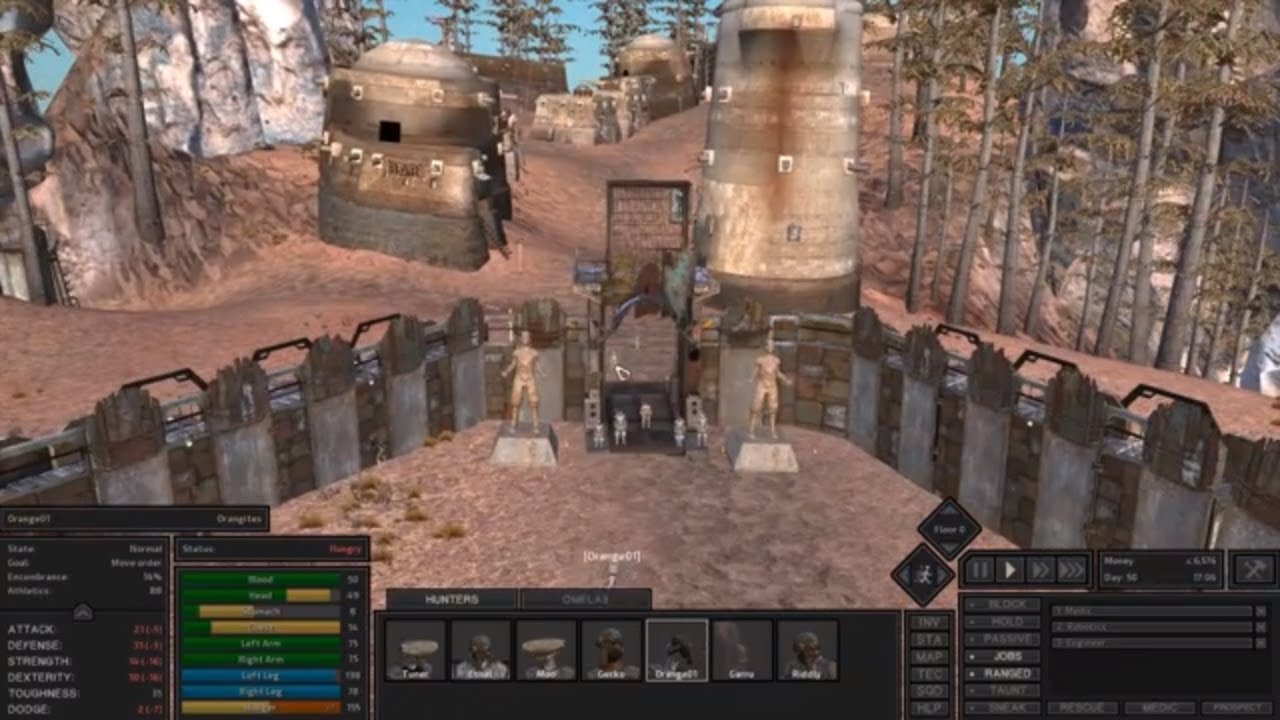Collapse the Floor 0 selector chevron

(x=949, y=547)
